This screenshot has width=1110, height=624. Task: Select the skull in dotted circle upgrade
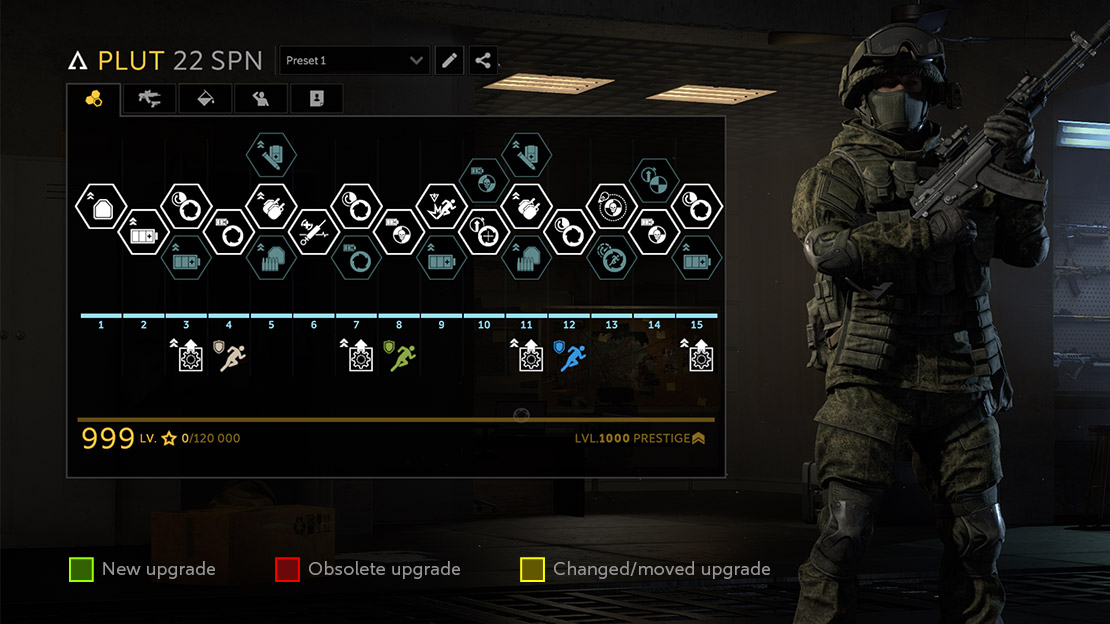coord(611,207)
